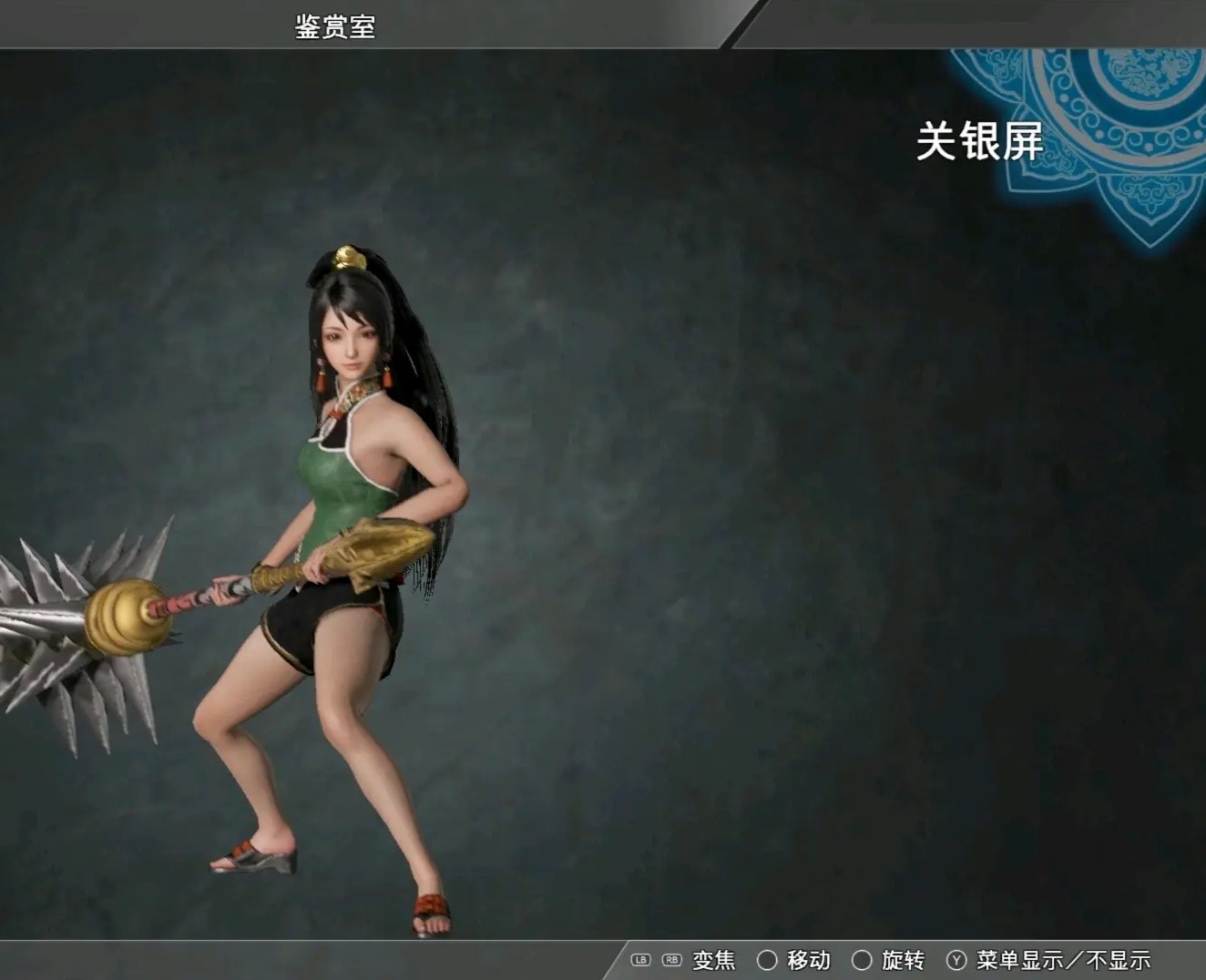Select the RB button prompt icon
The image size is (1206, 980).
(x=671, y=959)
